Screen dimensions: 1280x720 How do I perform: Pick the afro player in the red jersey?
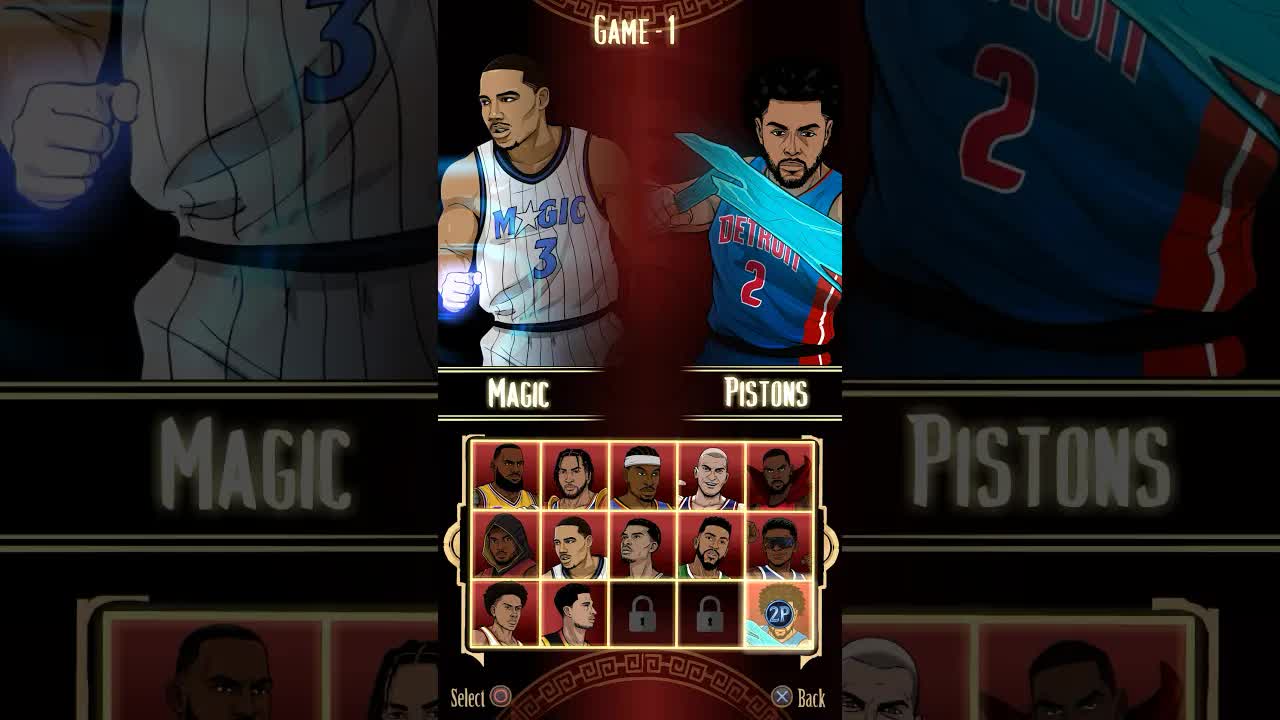tap(505, 614)
